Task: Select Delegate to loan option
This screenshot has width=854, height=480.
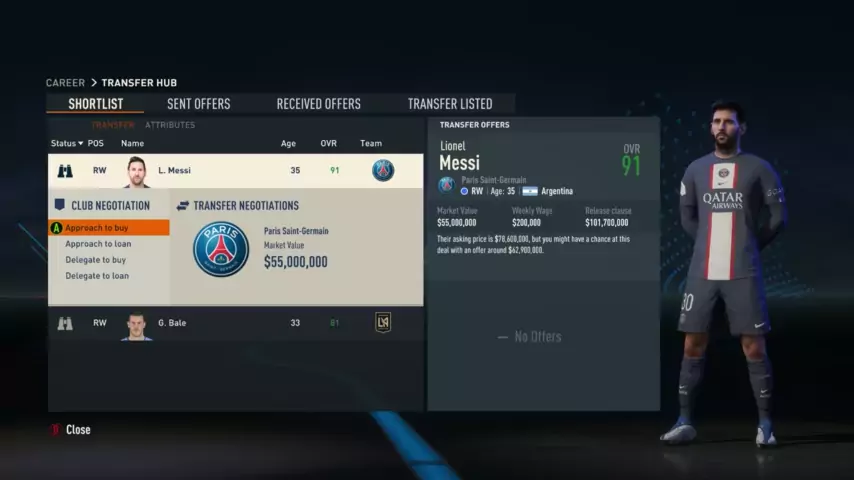Action: coord(97,276)
